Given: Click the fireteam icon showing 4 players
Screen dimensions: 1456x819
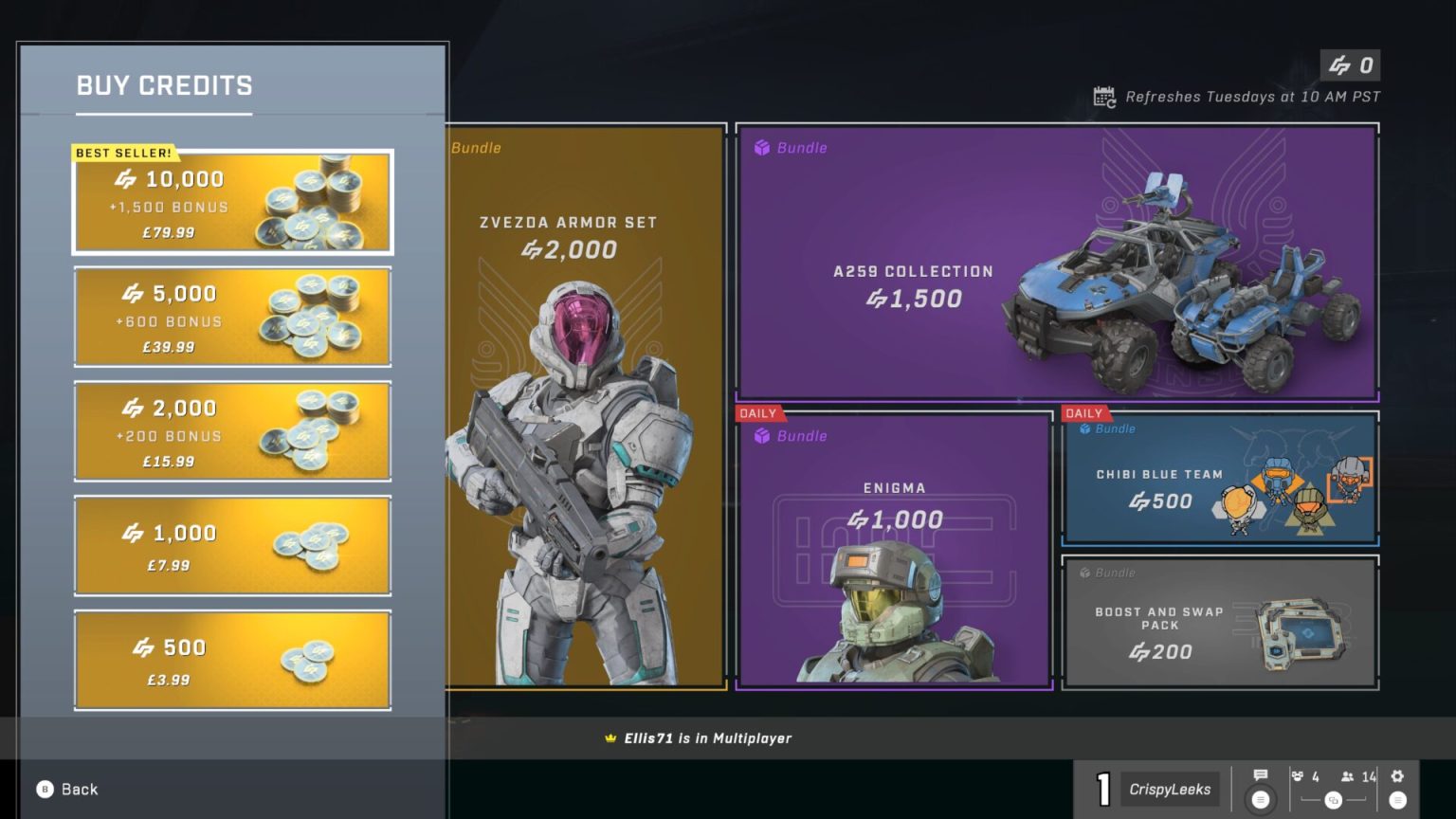Looking at the screenshot, I should pyautogui.click(x=1297, y=775).
